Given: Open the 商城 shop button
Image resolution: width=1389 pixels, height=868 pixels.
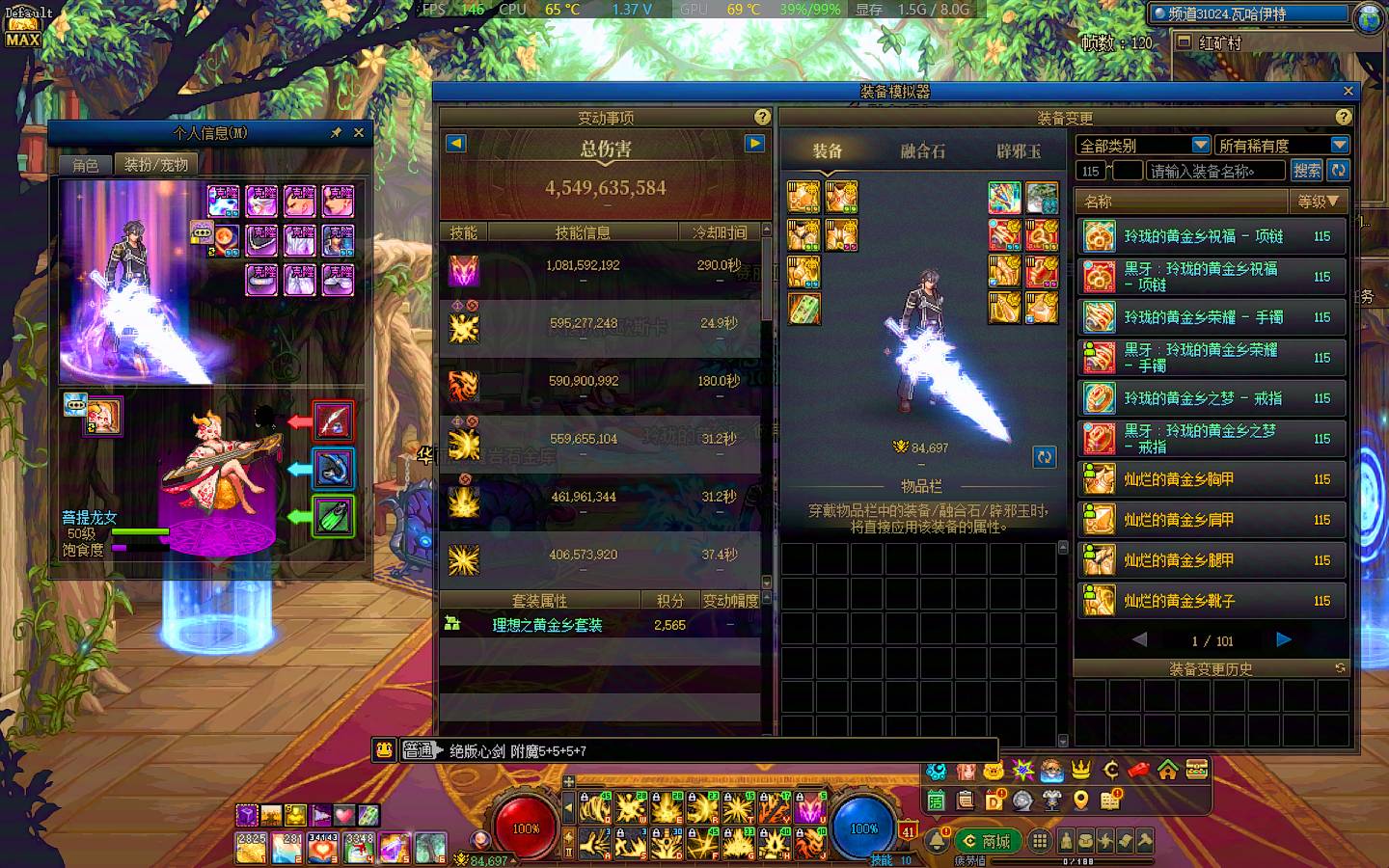Looking at the screenshot, I should (987, 841).
